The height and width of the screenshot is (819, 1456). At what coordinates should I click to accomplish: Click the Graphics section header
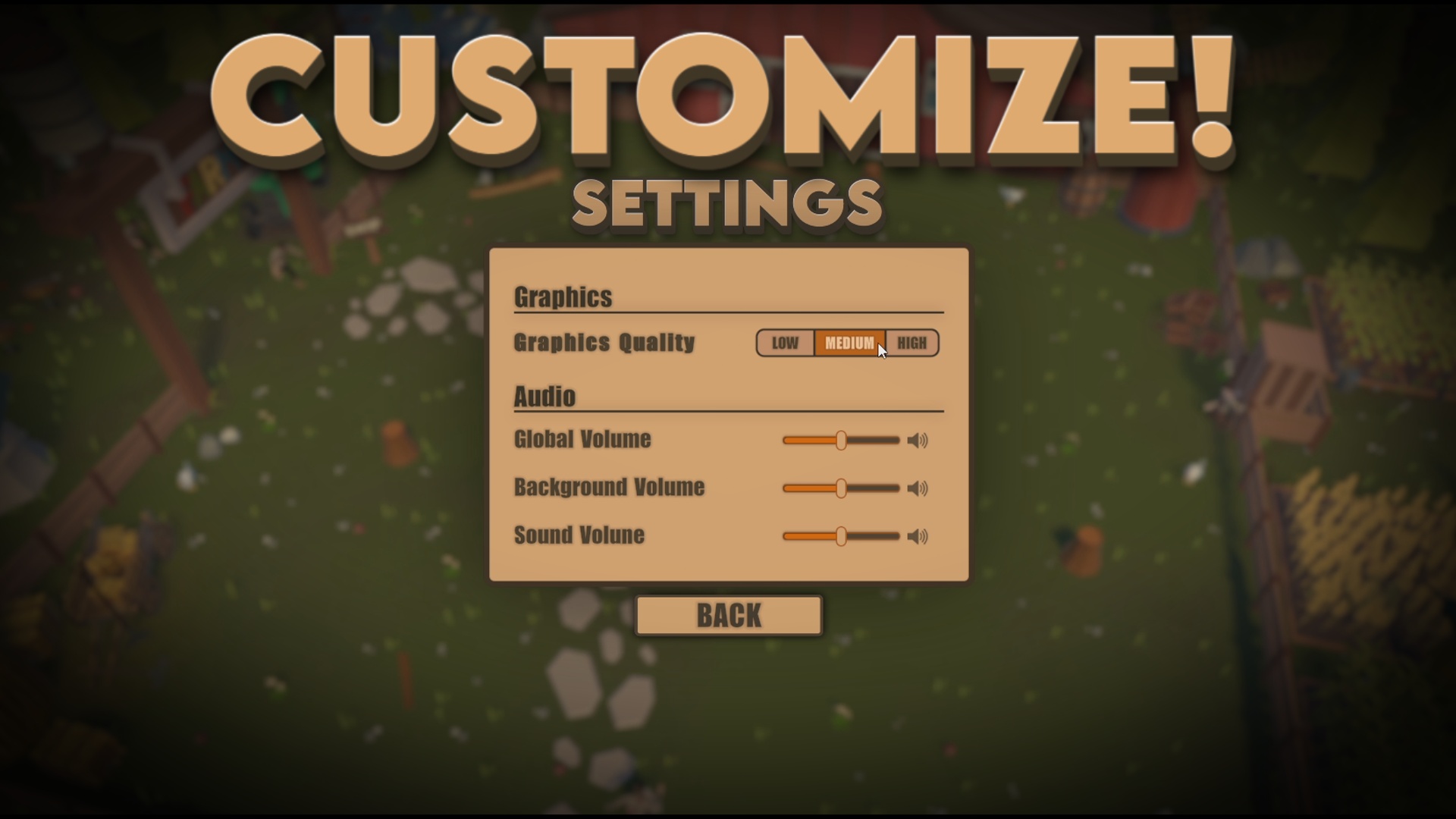tap(563, 297)
